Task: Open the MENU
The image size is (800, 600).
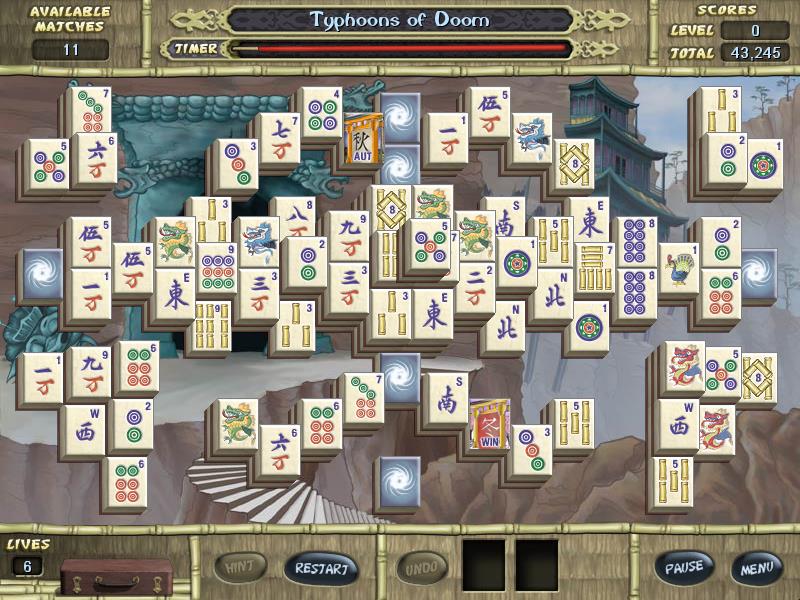Action: point(755,568)
